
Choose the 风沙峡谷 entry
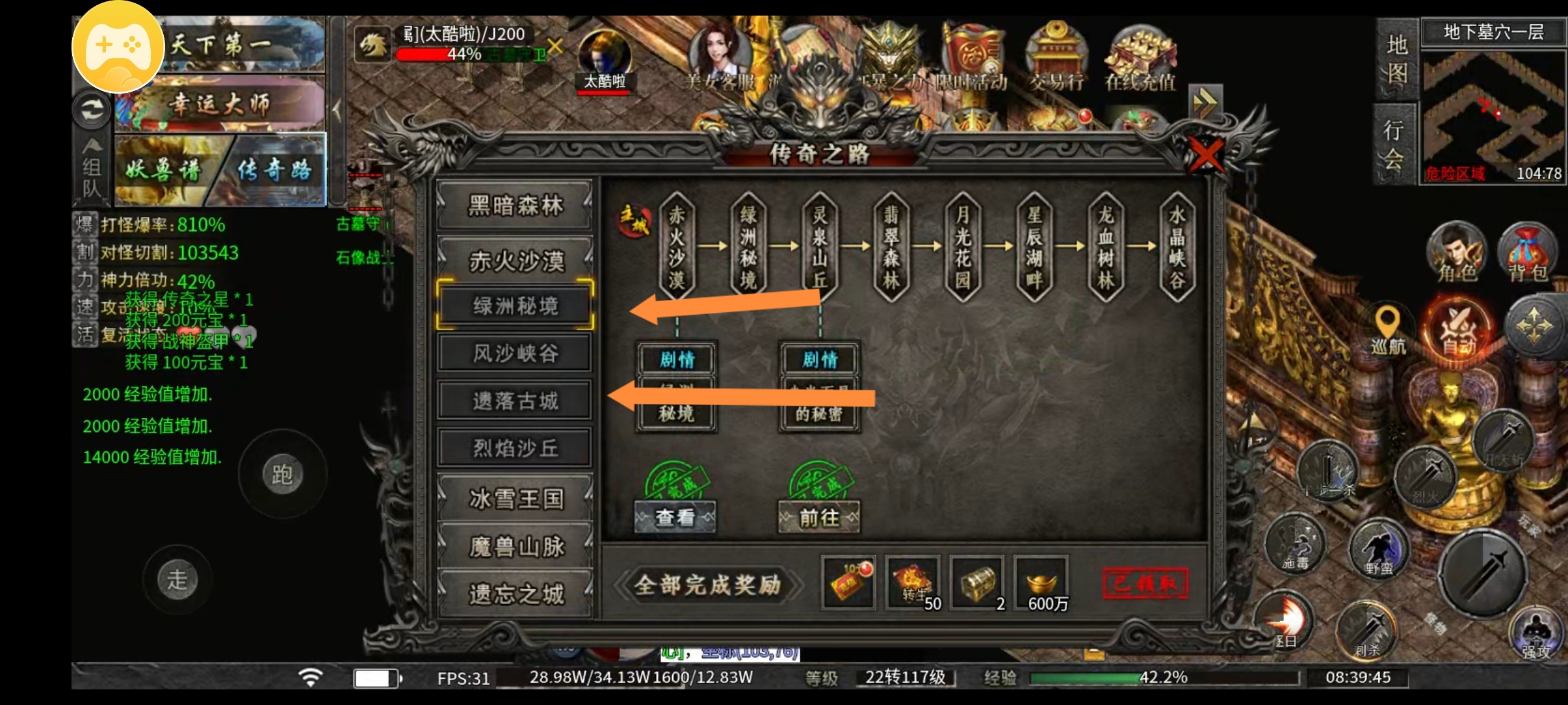pos(515,353)
